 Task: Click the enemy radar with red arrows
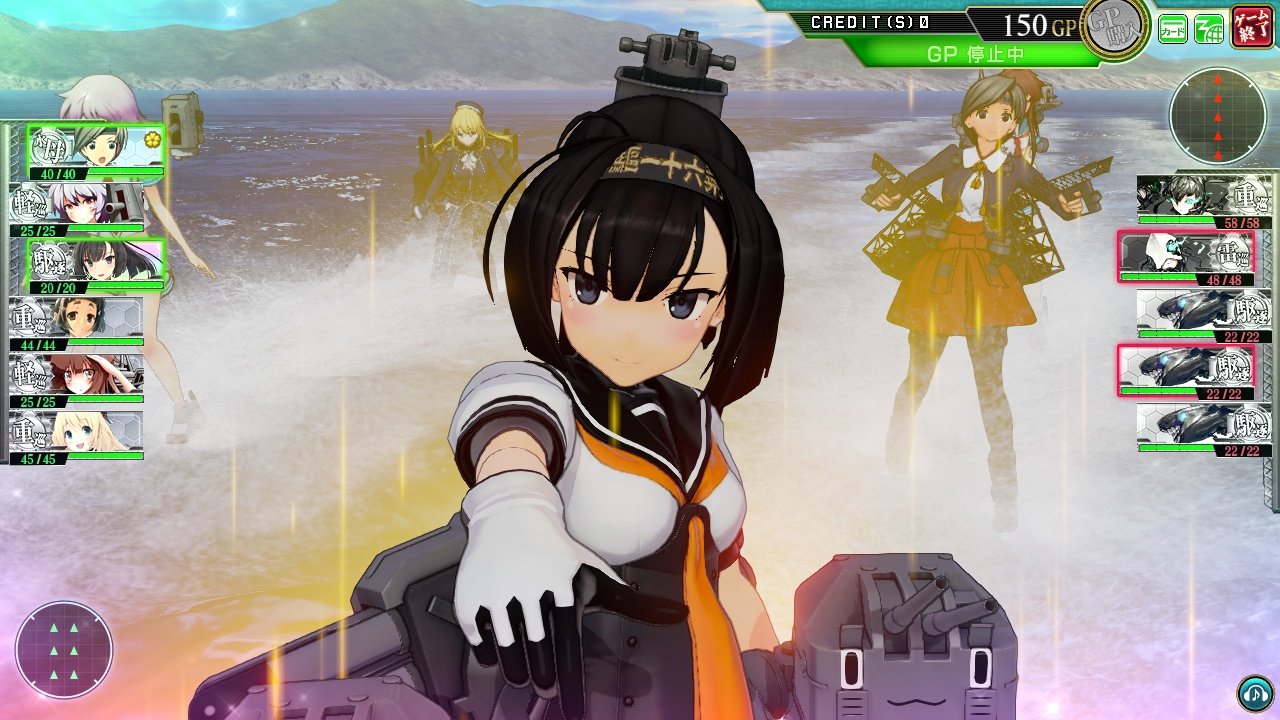1217,115
